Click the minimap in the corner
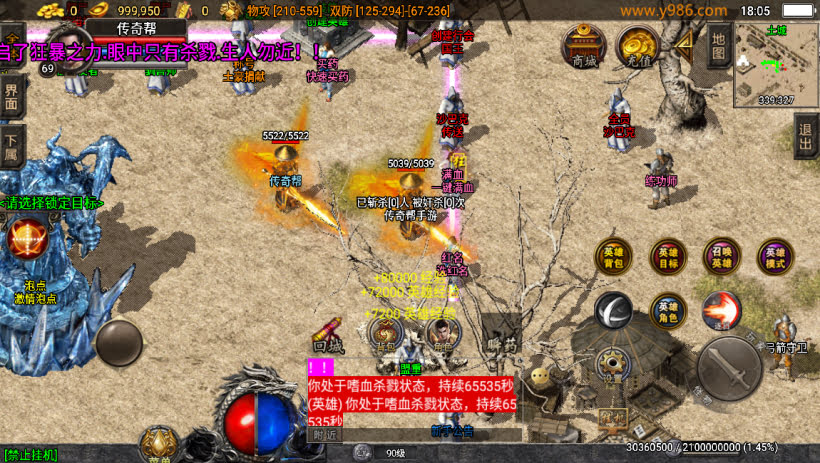This screenshot has height=463, width=820. (x=777, y=62)
